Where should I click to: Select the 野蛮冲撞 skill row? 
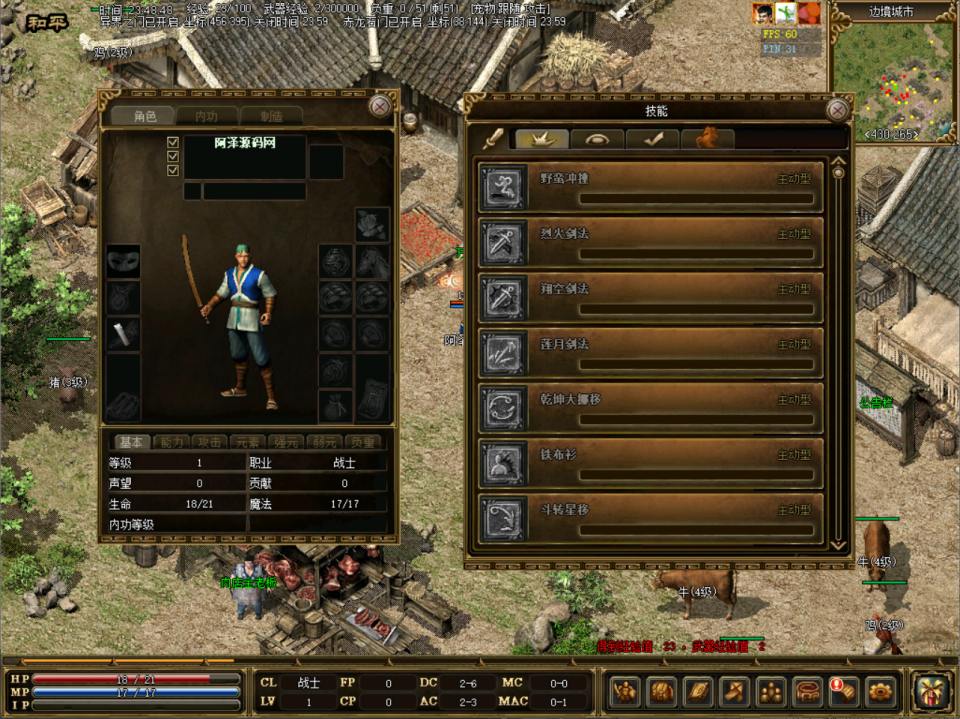pyautogui.click(x=651, y=187)
